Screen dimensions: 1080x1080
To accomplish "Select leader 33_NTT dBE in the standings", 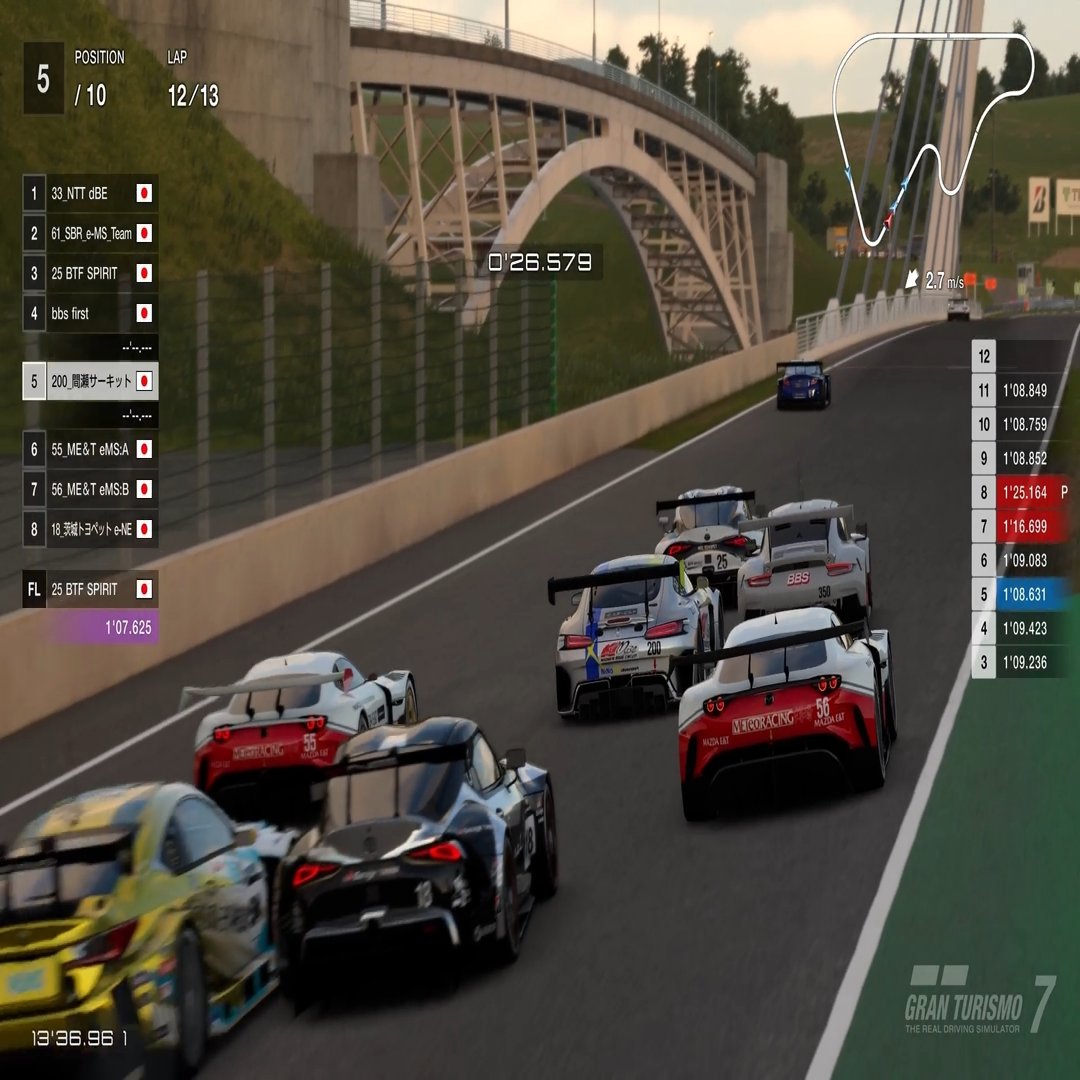I will click(x=90, y=193).
